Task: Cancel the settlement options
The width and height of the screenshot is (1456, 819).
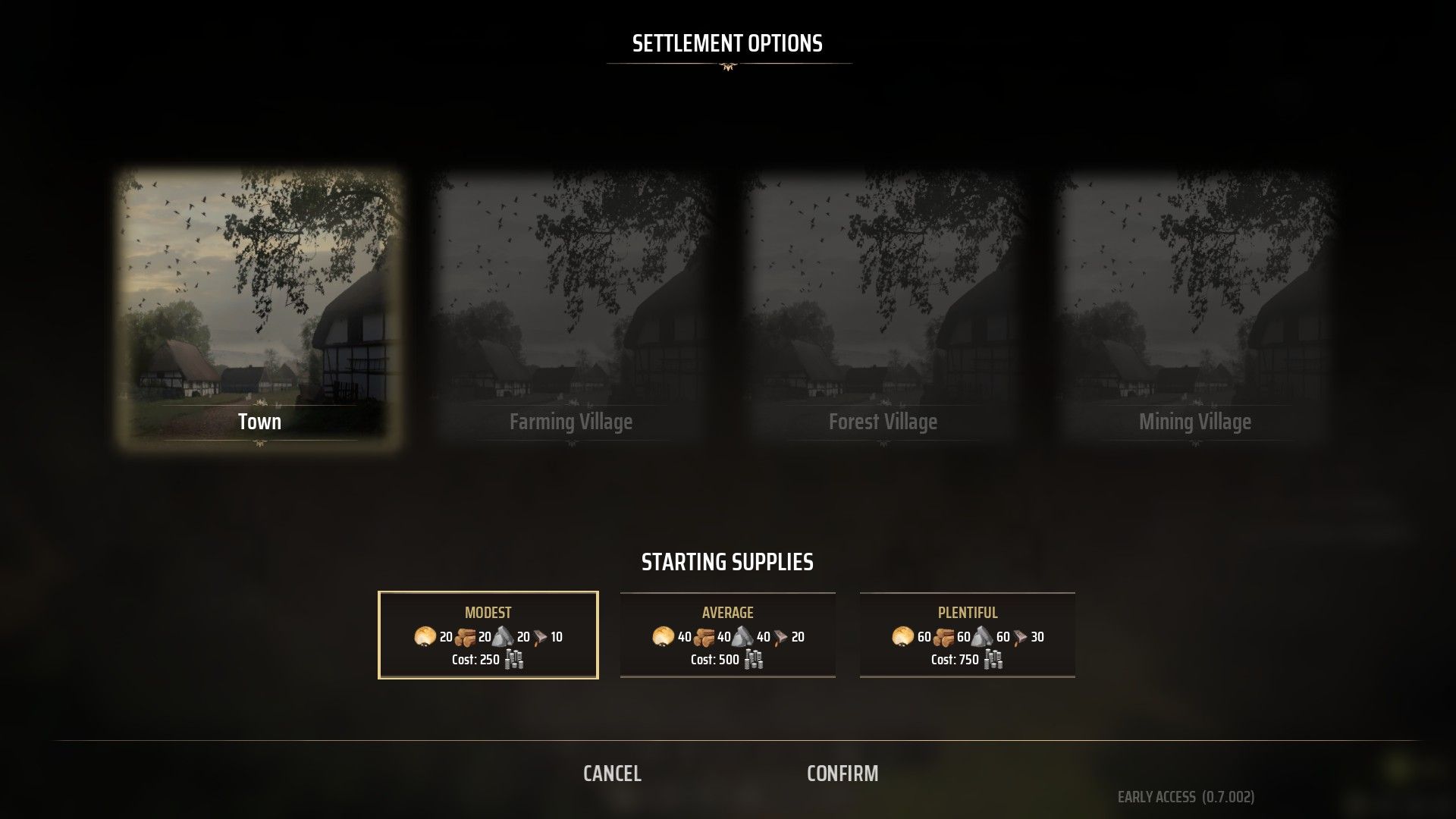Action: [x=612, y=773]
